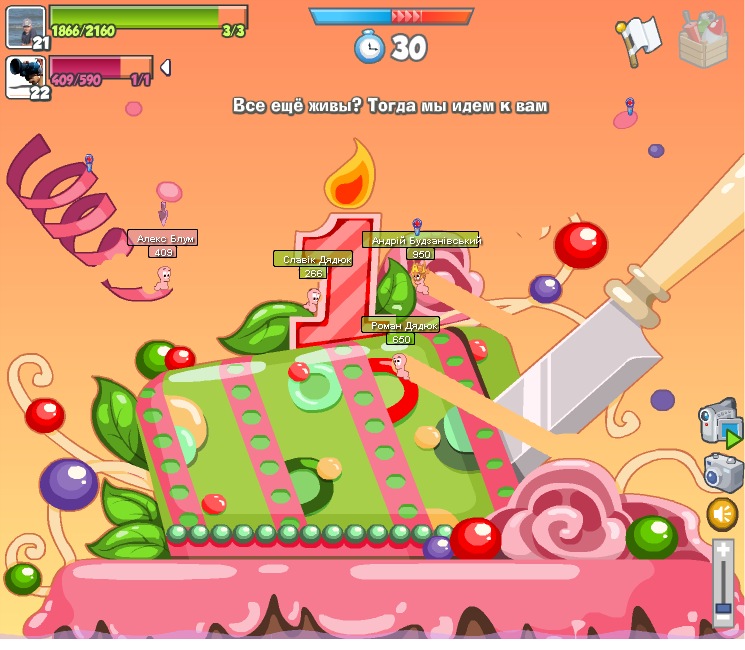Click the white arrow beside the red team bar
Viewport: 745px width, 650px height.
point(165,67)
